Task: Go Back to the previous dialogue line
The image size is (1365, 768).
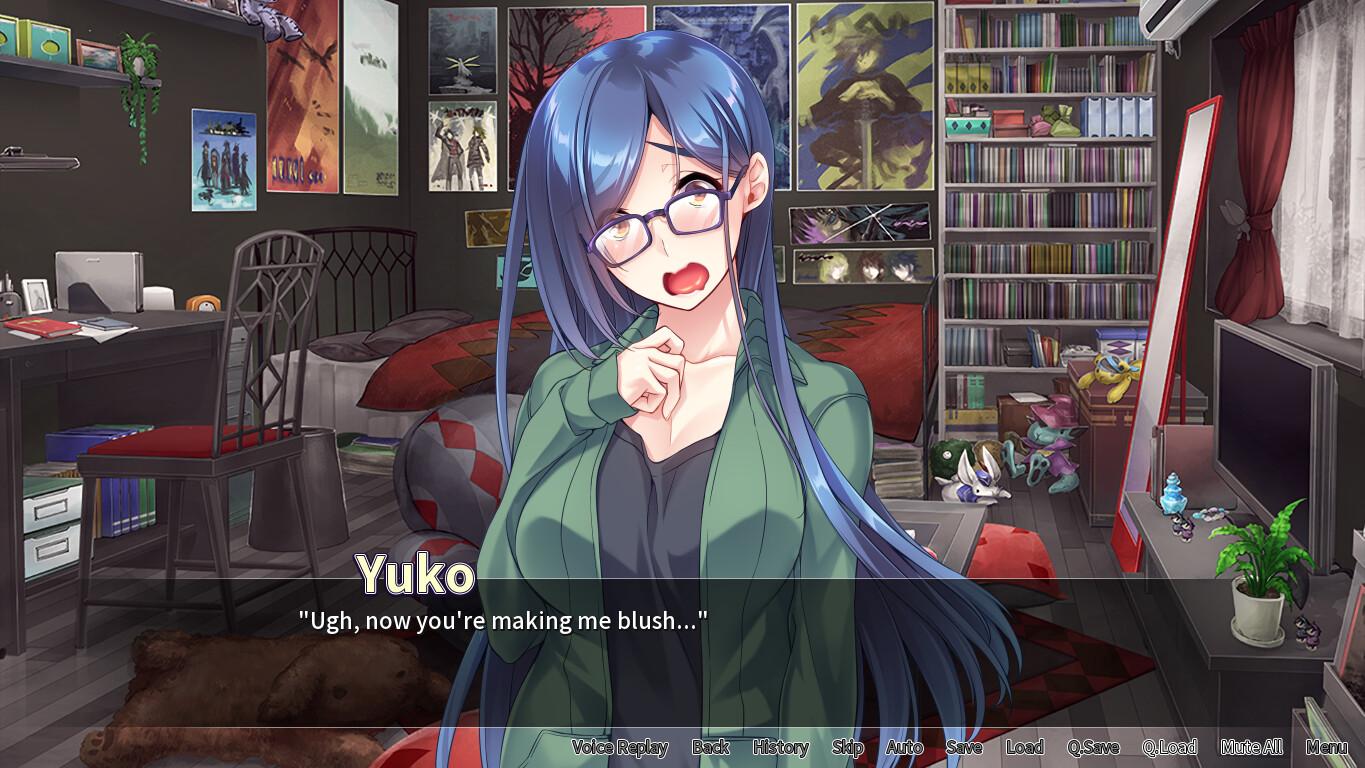Action: (x=710, y=747)
